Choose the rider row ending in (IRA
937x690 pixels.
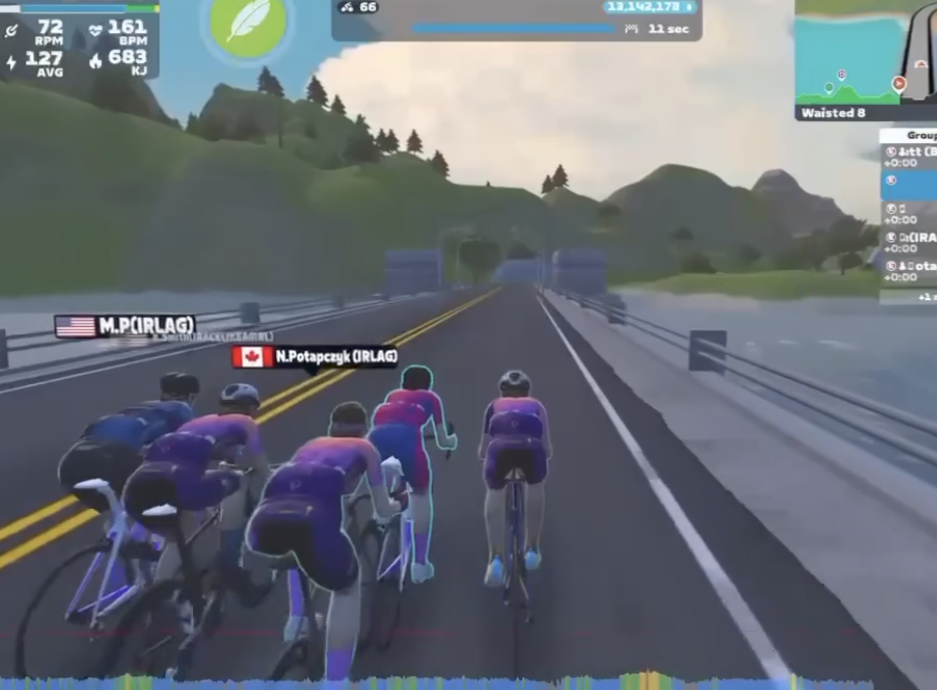tap(909, 242)
